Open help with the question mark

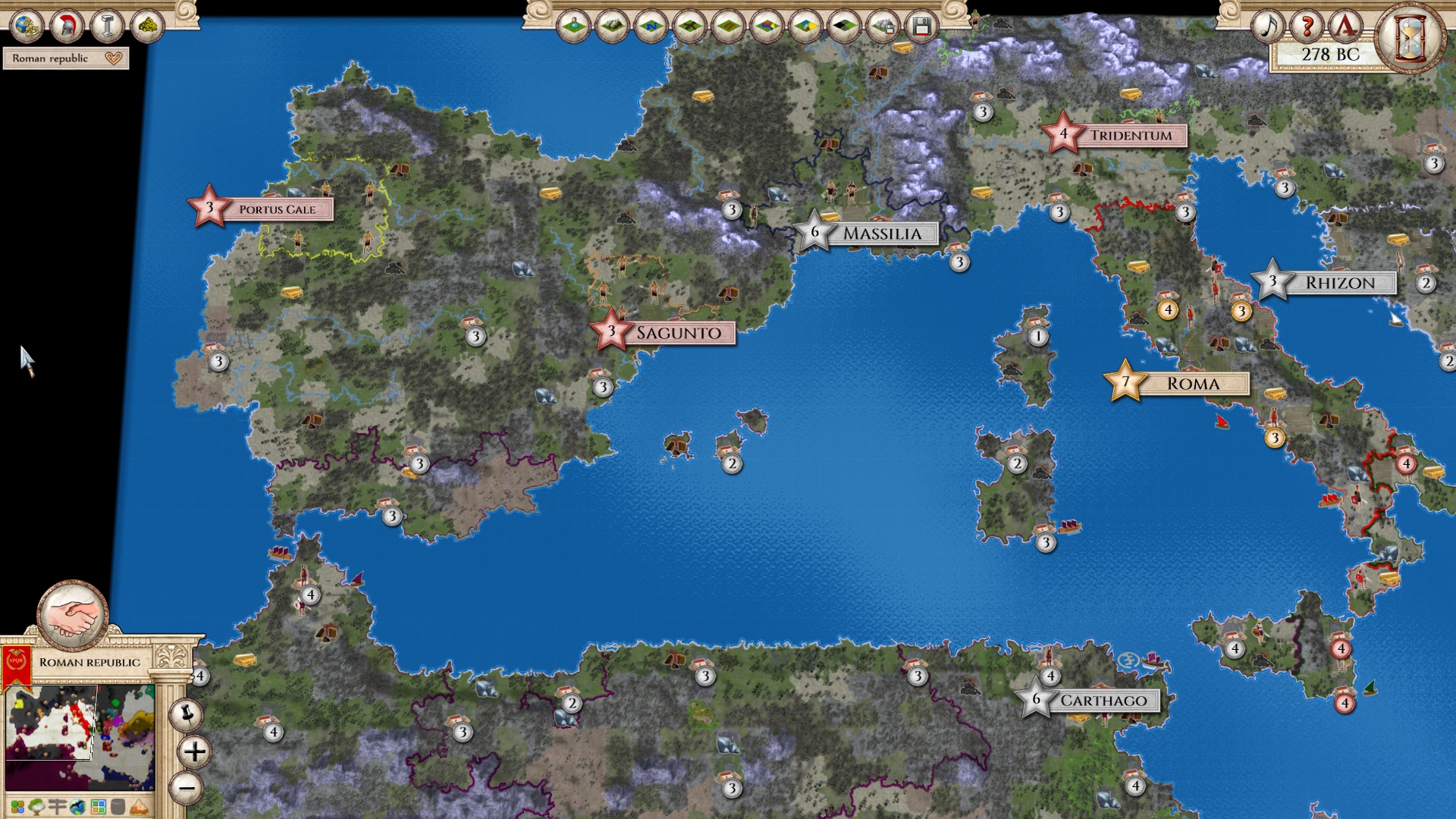[1306, 27]
